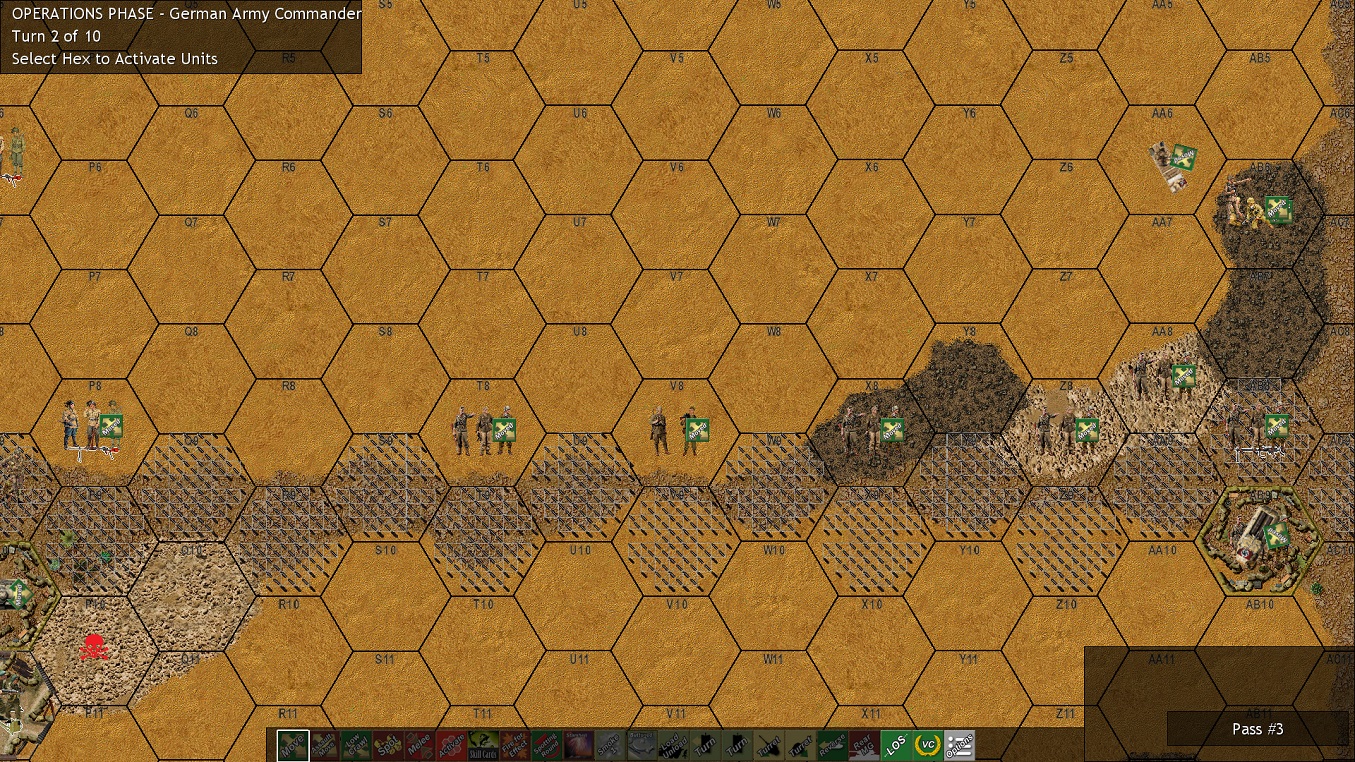Click the Spotting Round icon
Image resolution: width=1355 pixels, height=762 pixels.
pyautogui.click(x=549, y=745)
